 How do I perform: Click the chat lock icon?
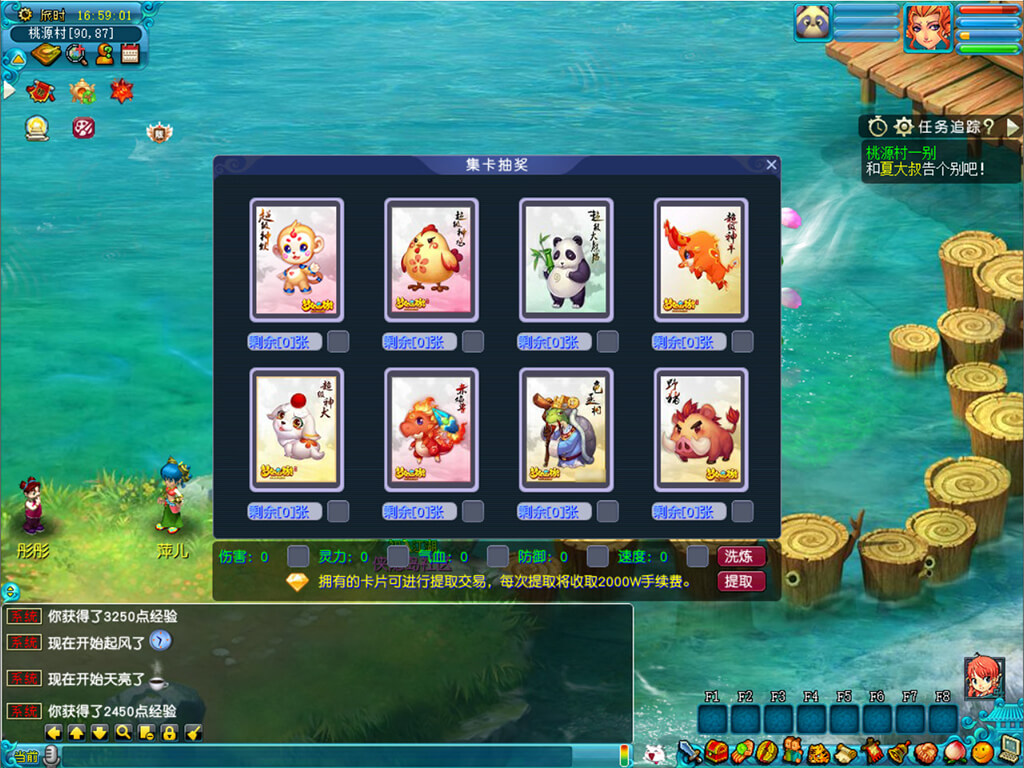click(169, 732)
